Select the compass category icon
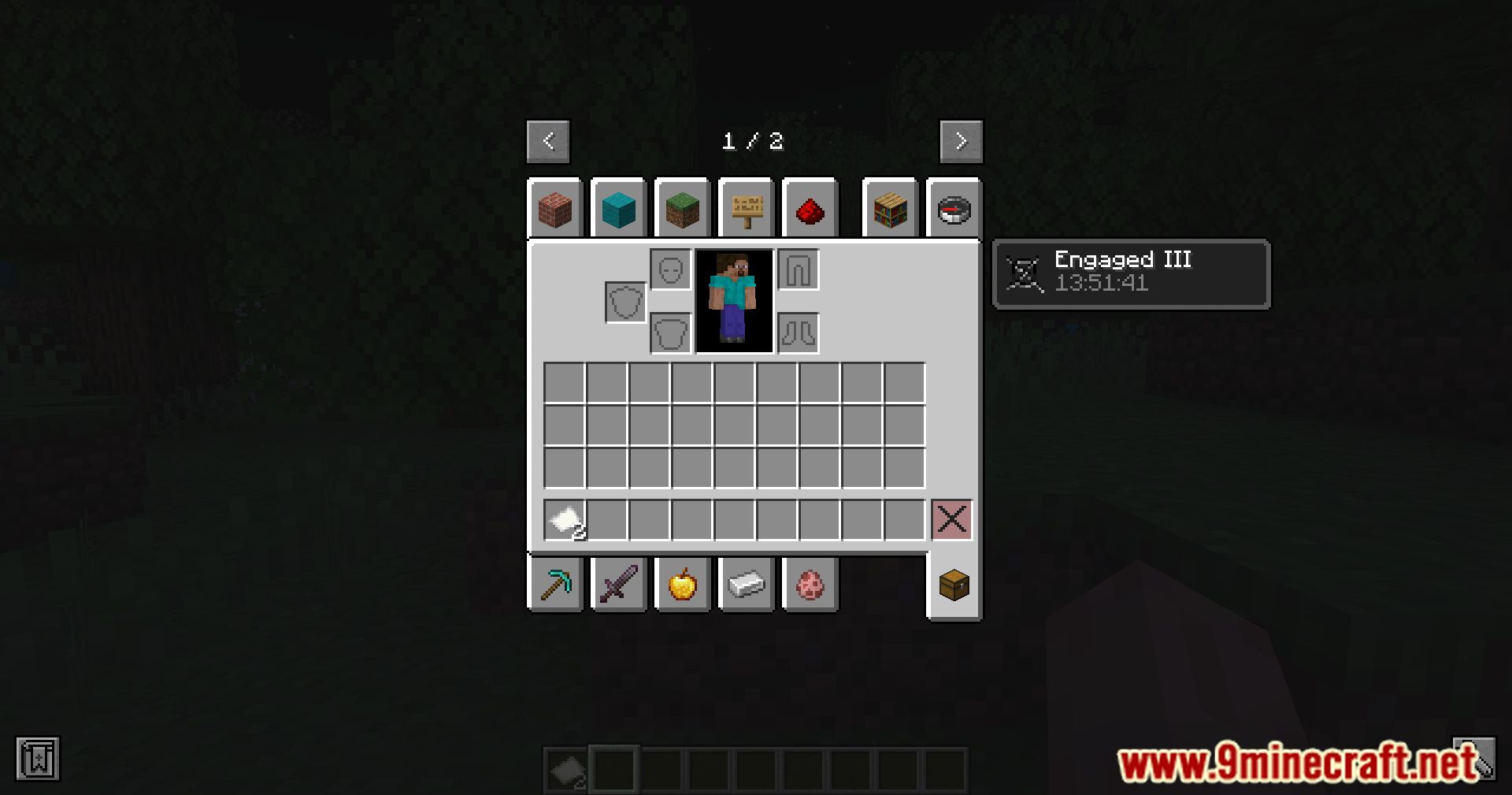The image size is (1512, 795). [954, 208]
